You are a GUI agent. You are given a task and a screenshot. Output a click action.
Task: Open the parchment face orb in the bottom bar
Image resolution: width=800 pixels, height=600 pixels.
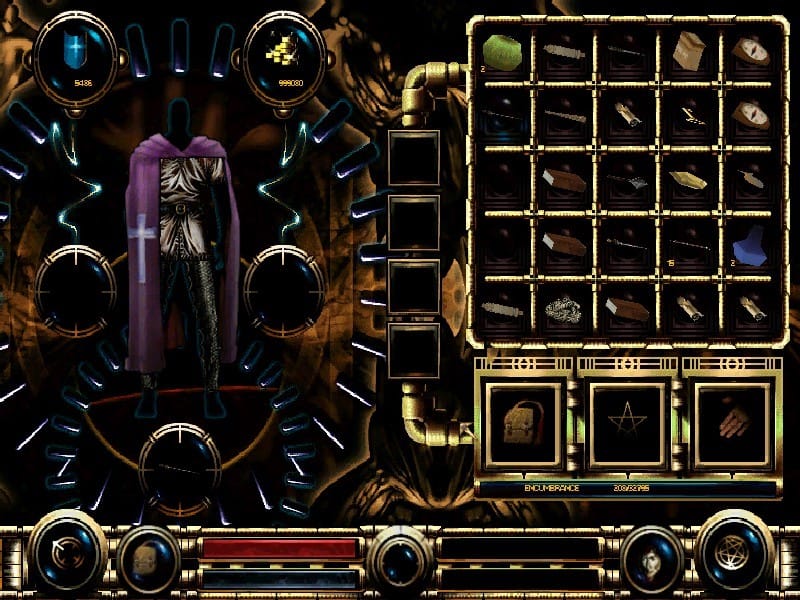point(149,557)
